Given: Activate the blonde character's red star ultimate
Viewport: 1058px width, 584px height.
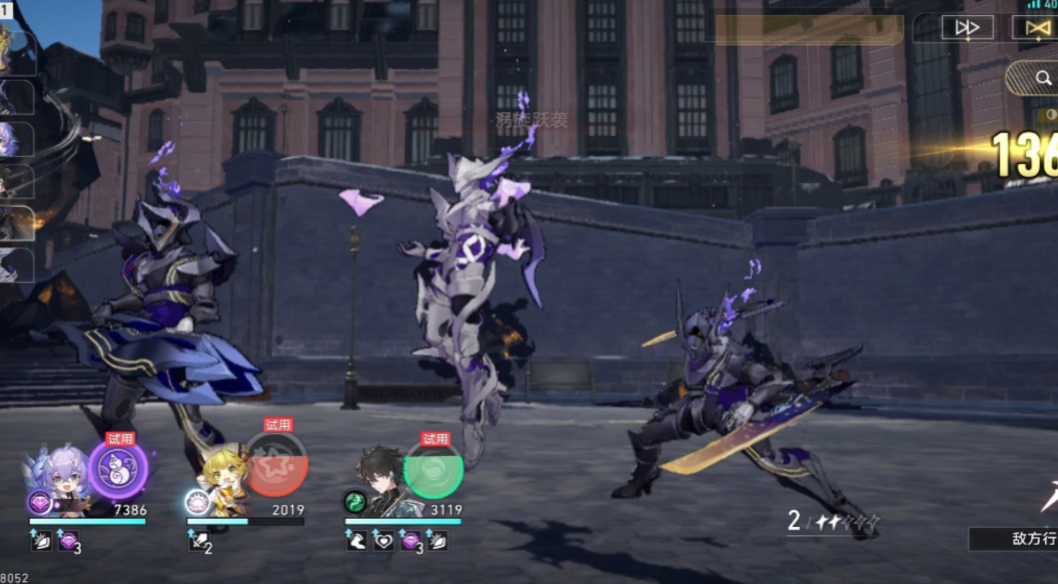Looking at the screenshot, I should [x=276, y=466].
